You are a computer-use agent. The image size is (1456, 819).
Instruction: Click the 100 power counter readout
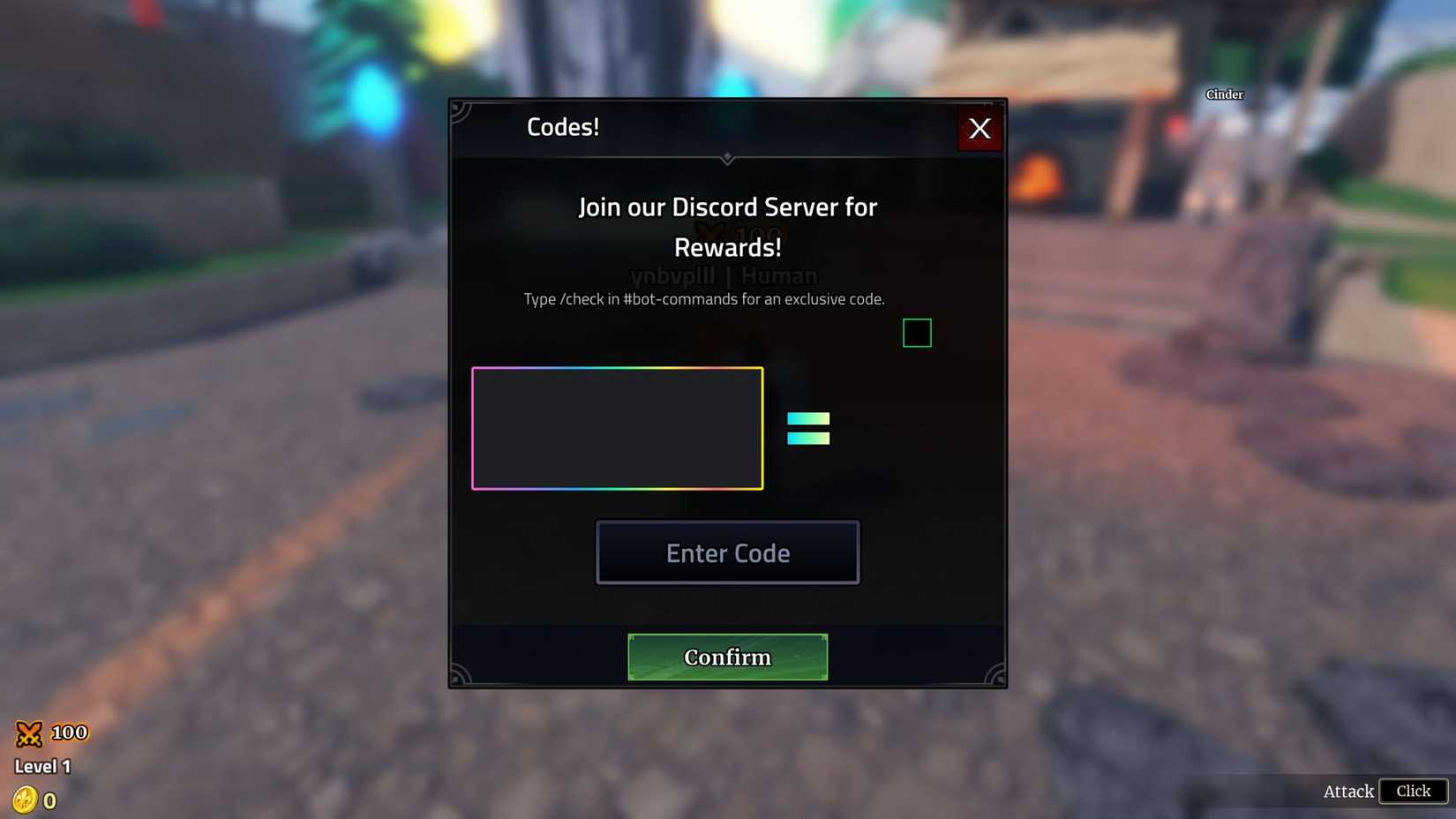click(68, 732)
